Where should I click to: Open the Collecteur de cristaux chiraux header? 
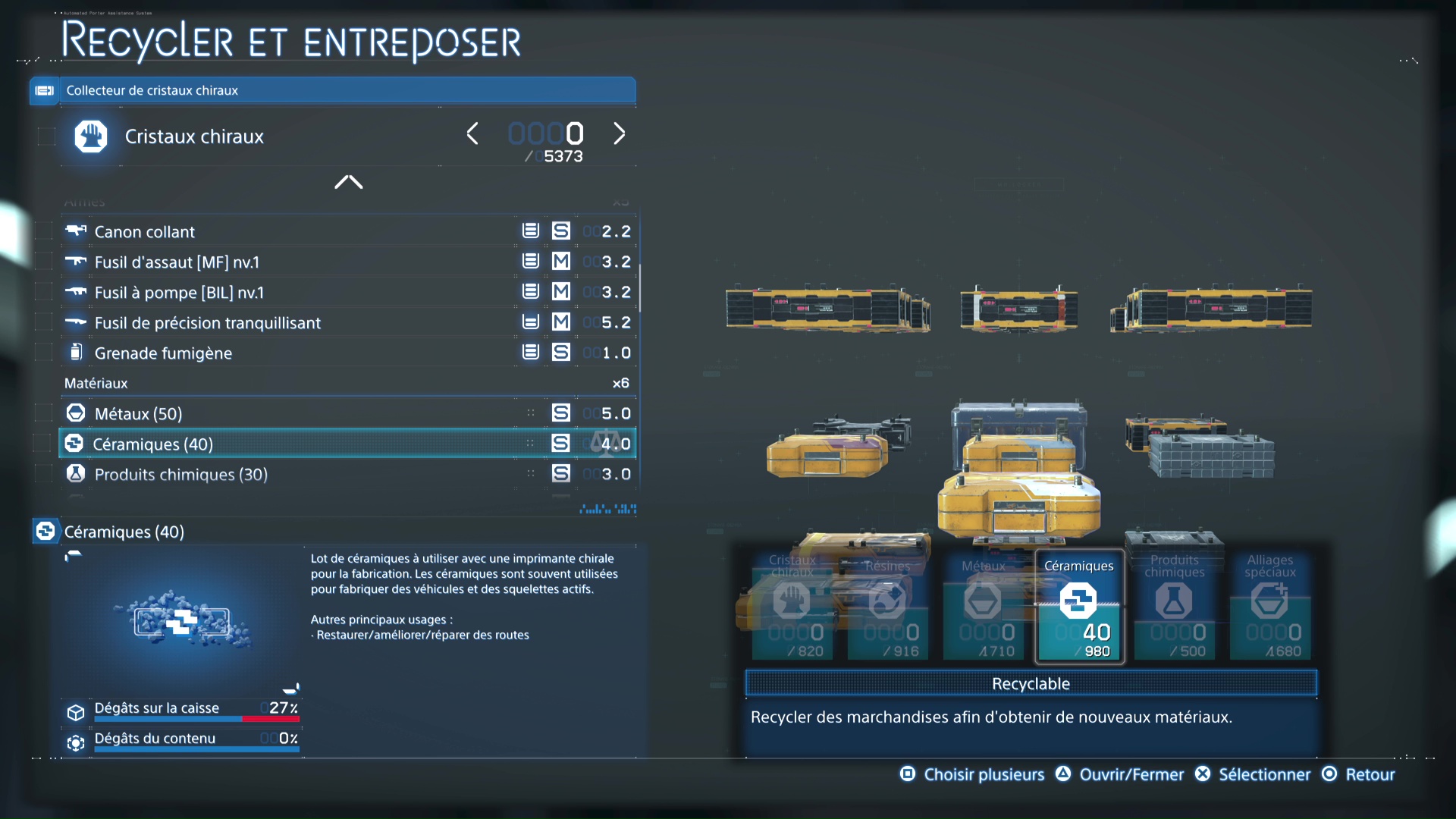[x=334, y=90]
